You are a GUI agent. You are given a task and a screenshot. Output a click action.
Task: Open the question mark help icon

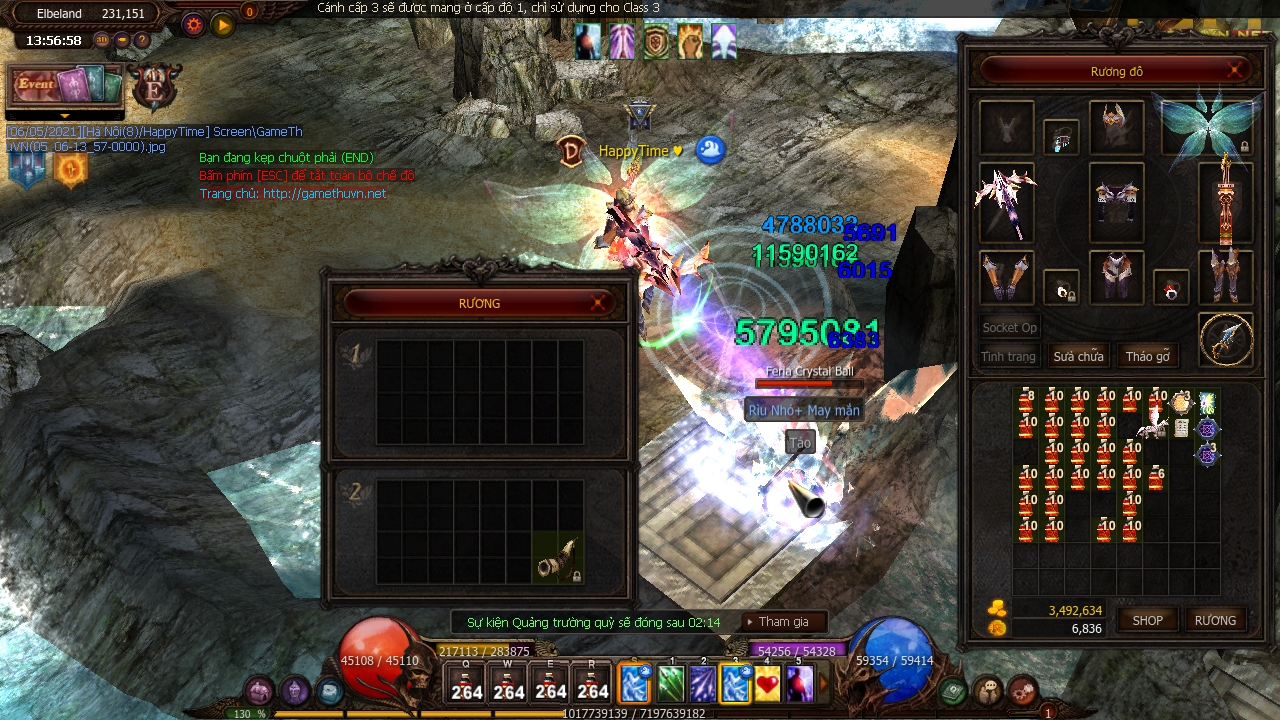(142, 40)
